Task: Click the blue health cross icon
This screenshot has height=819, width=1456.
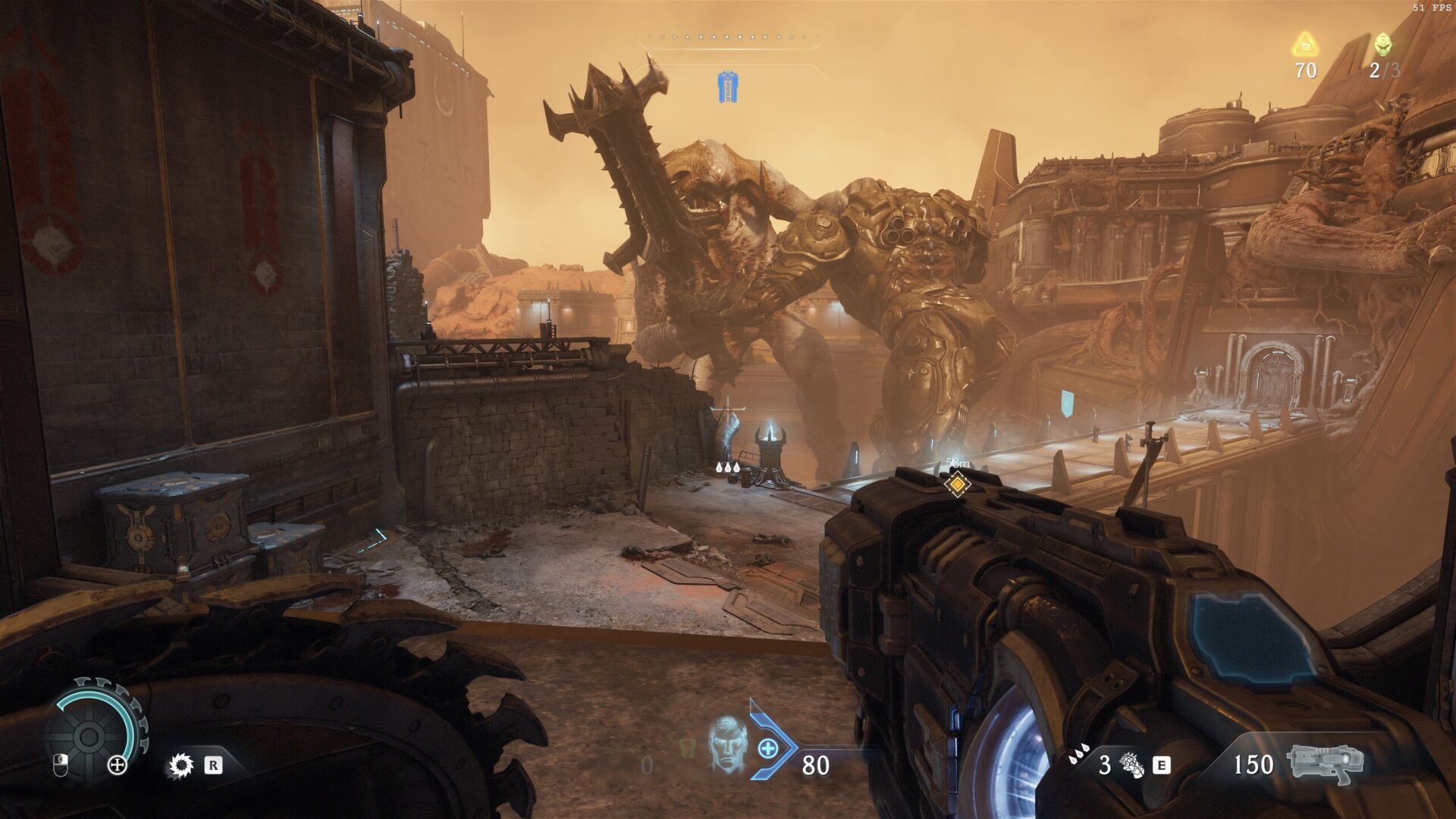Action: click(x=768, y=749)
